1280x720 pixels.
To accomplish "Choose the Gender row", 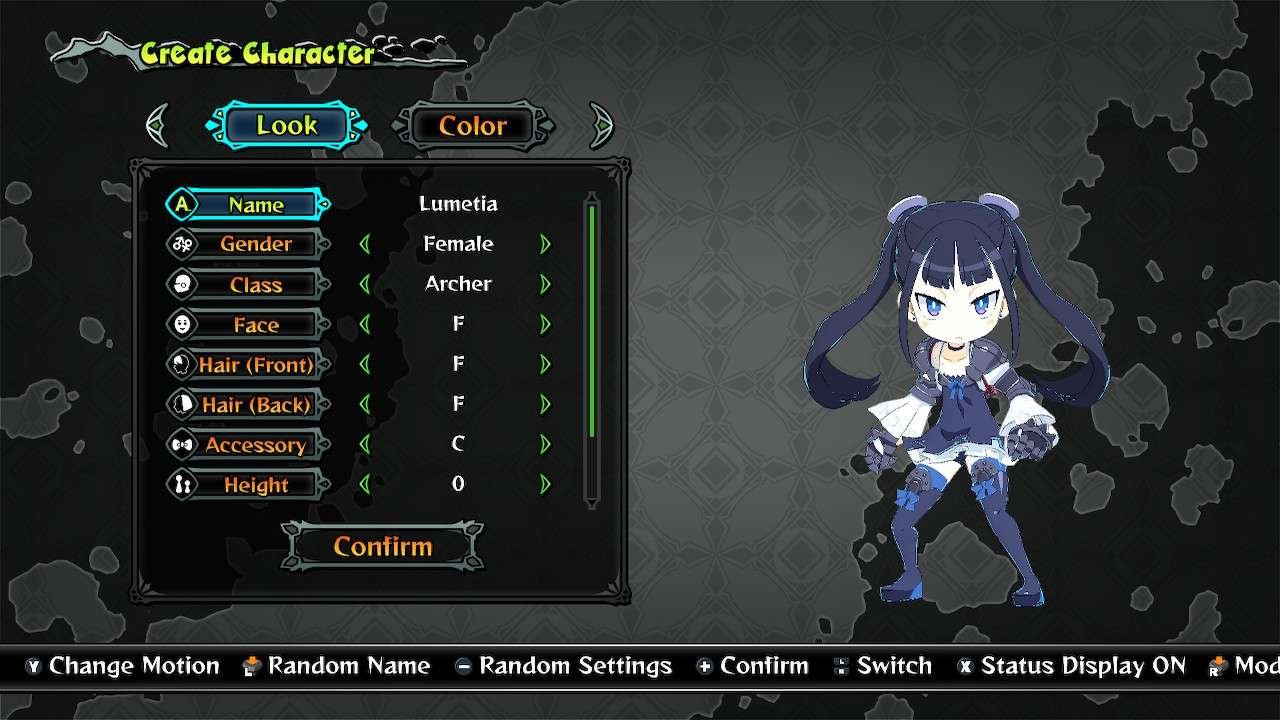I will click(x=255, y=244).
